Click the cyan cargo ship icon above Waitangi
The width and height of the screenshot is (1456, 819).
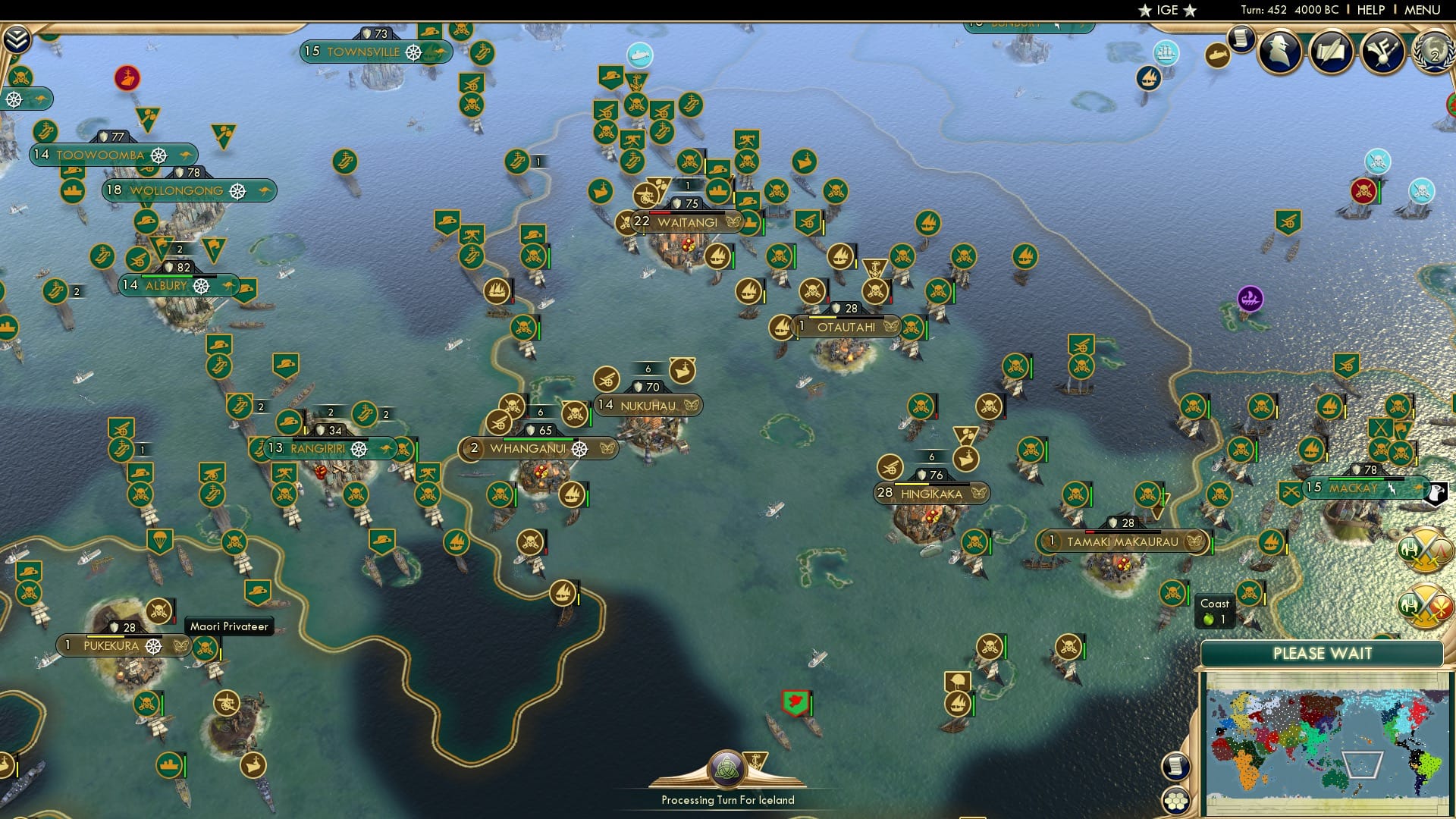[639, 55]
